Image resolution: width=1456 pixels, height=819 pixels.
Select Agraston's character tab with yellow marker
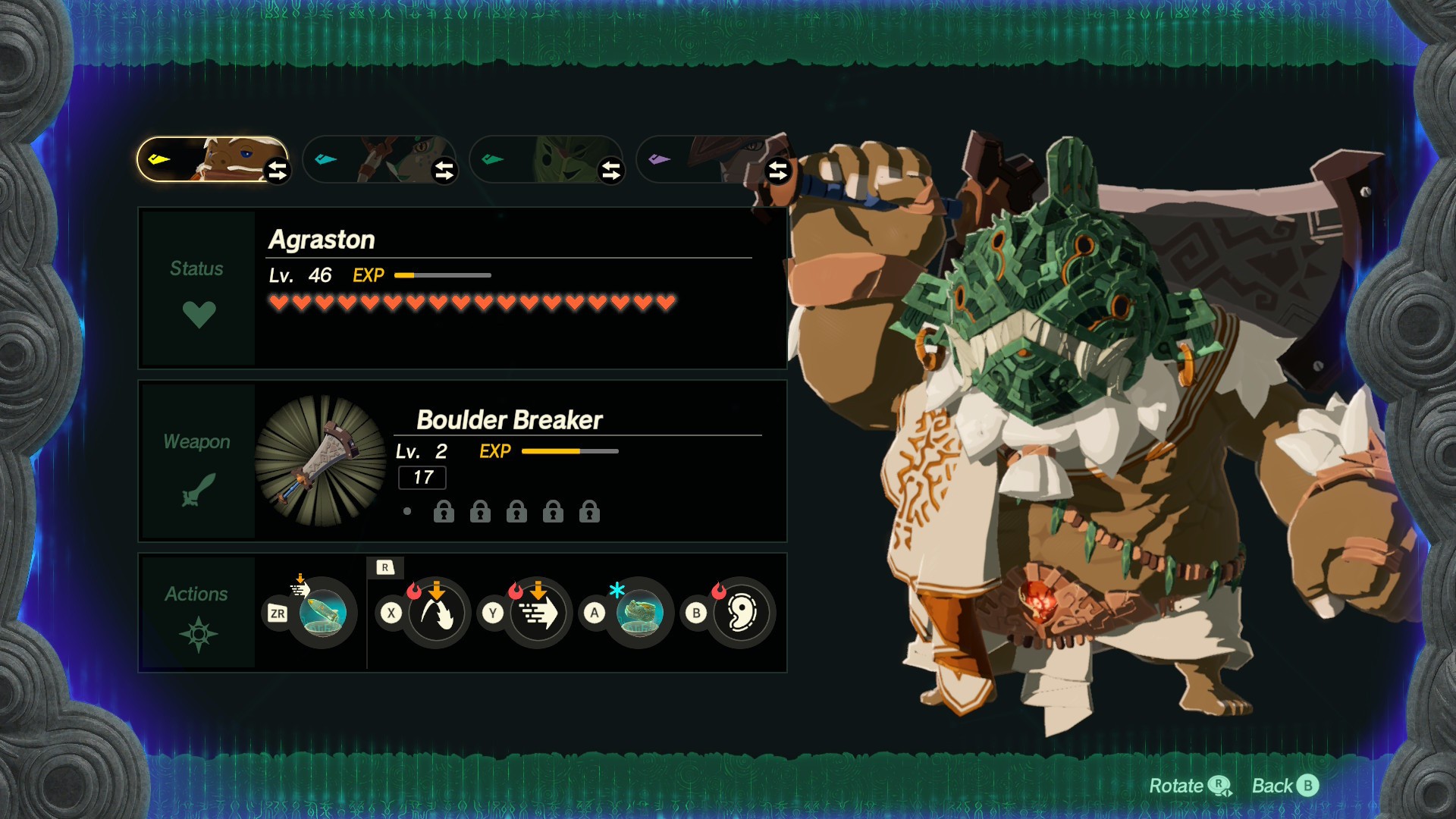[x=205, y=159]
